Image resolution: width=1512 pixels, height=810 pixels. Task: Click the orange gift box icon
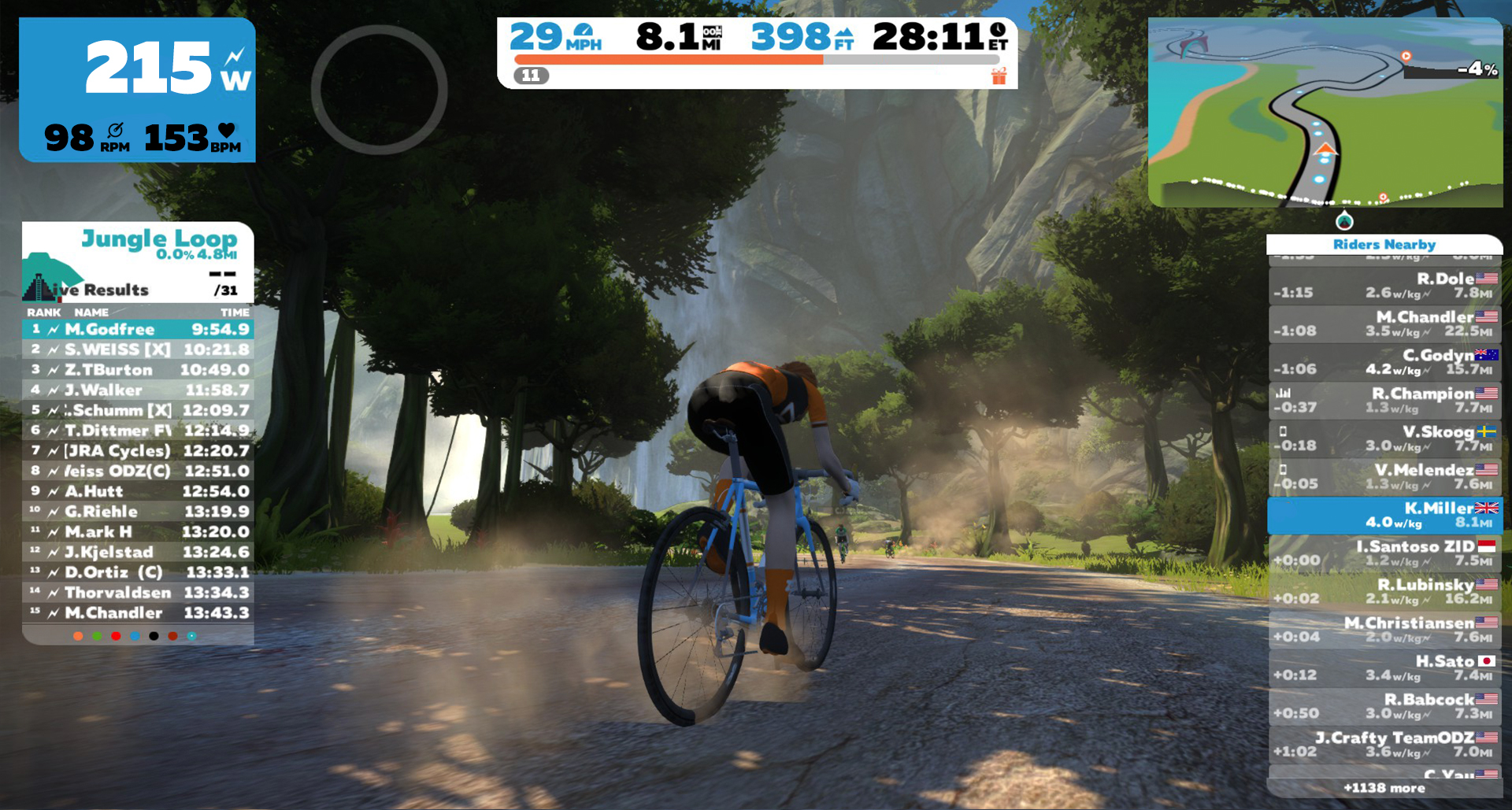(999, 76)
